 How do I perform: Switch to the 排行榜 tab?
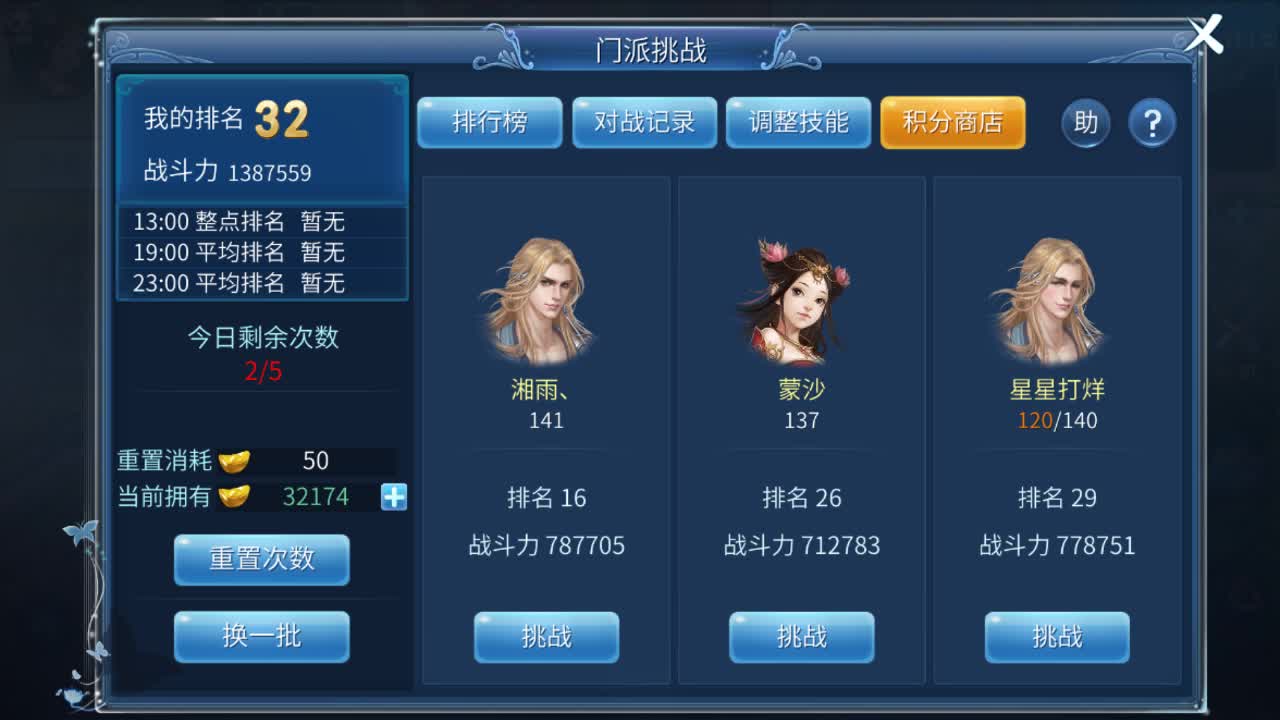coord(490,123)
